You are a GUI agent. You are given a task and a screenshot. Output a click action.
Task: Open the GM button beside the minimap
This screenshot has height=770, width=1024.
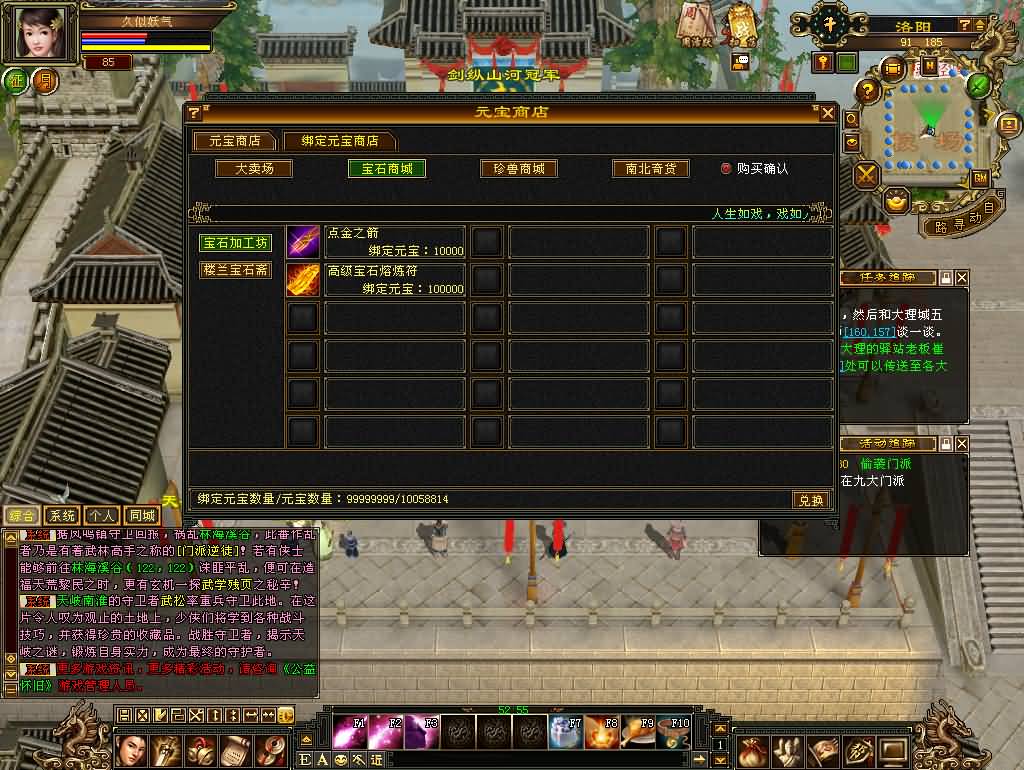pyautogui.click(x=980, y=177)
